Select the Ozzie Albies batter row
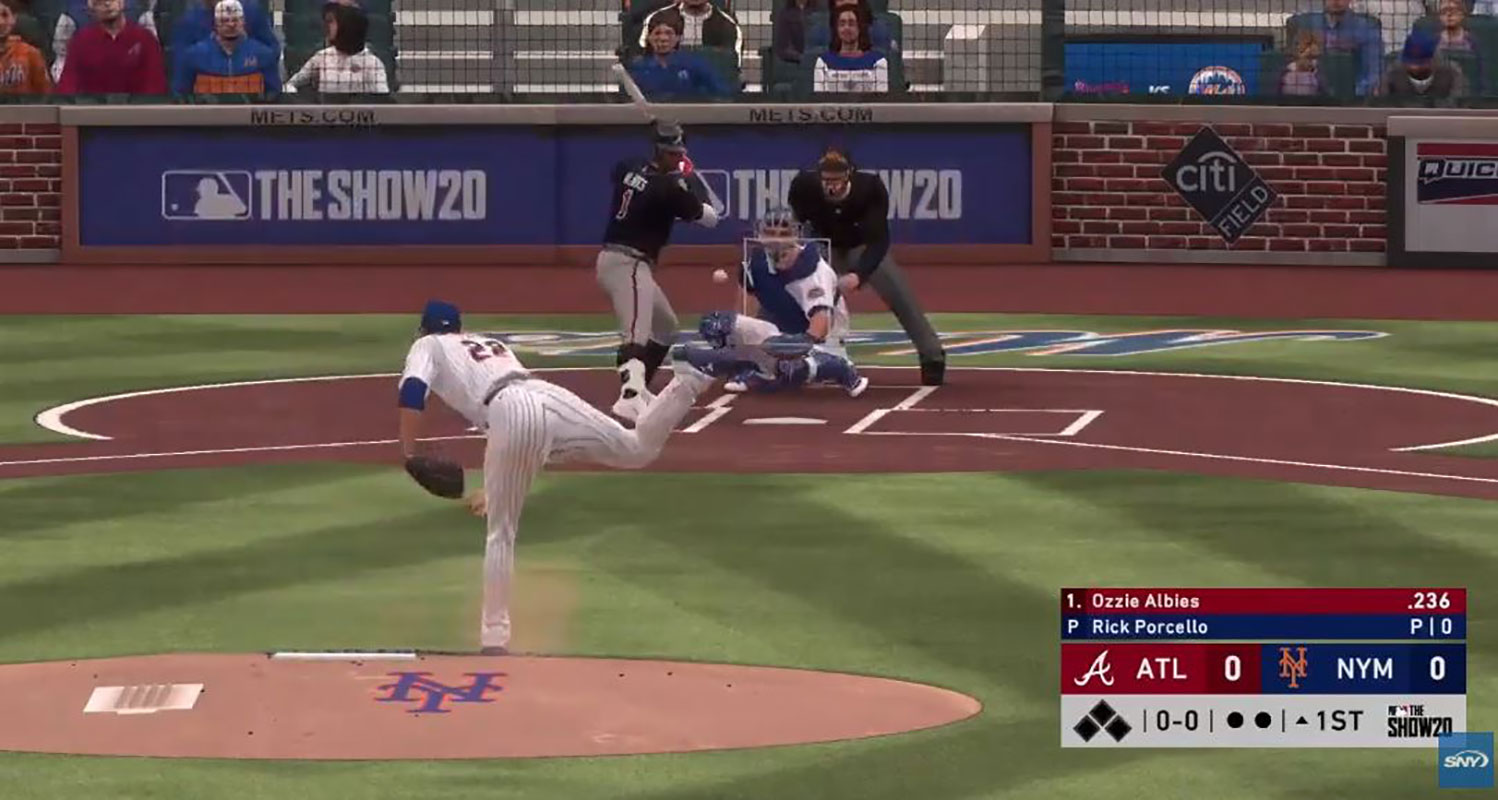1498x800 pixels. coord(1262,601)
